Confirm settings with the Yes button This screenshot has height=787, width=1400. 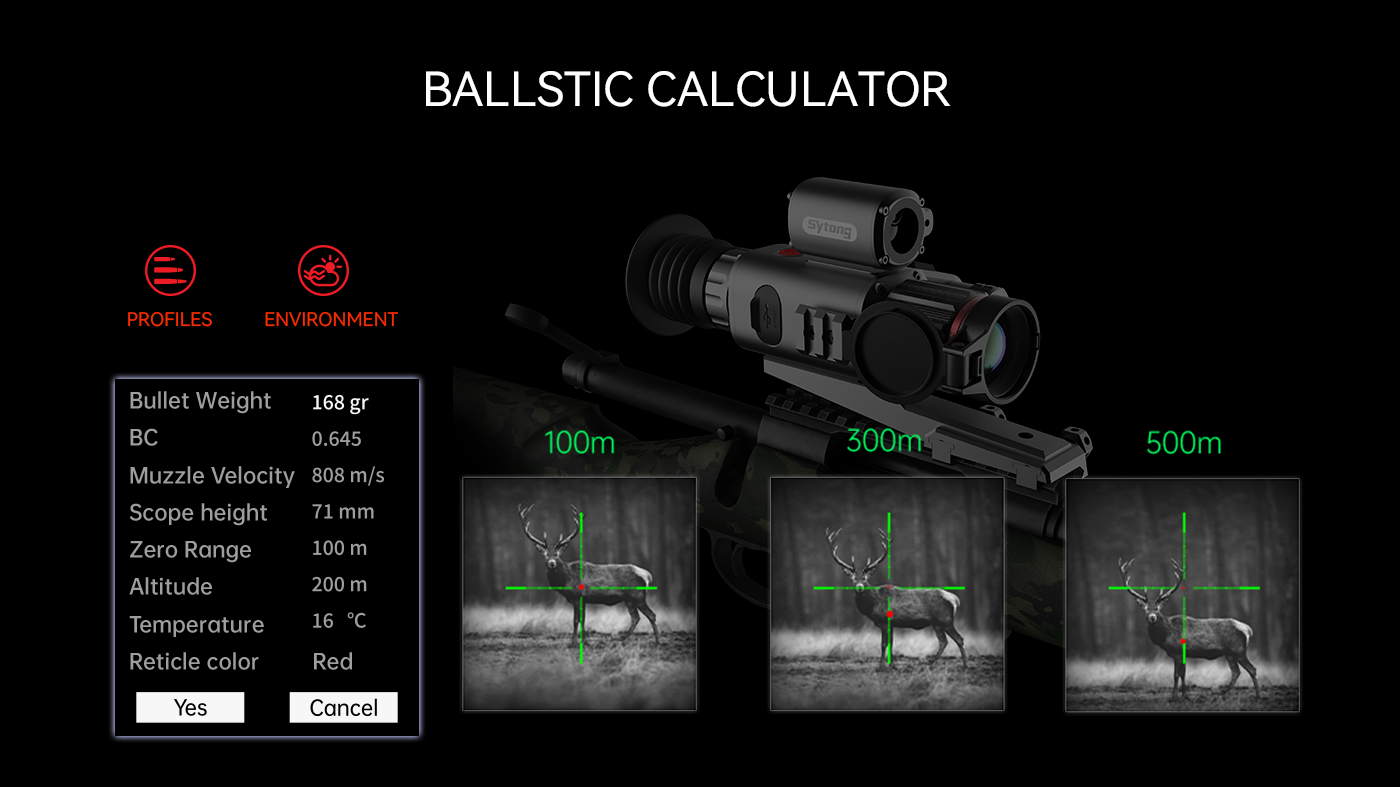(x=190, y=707)
